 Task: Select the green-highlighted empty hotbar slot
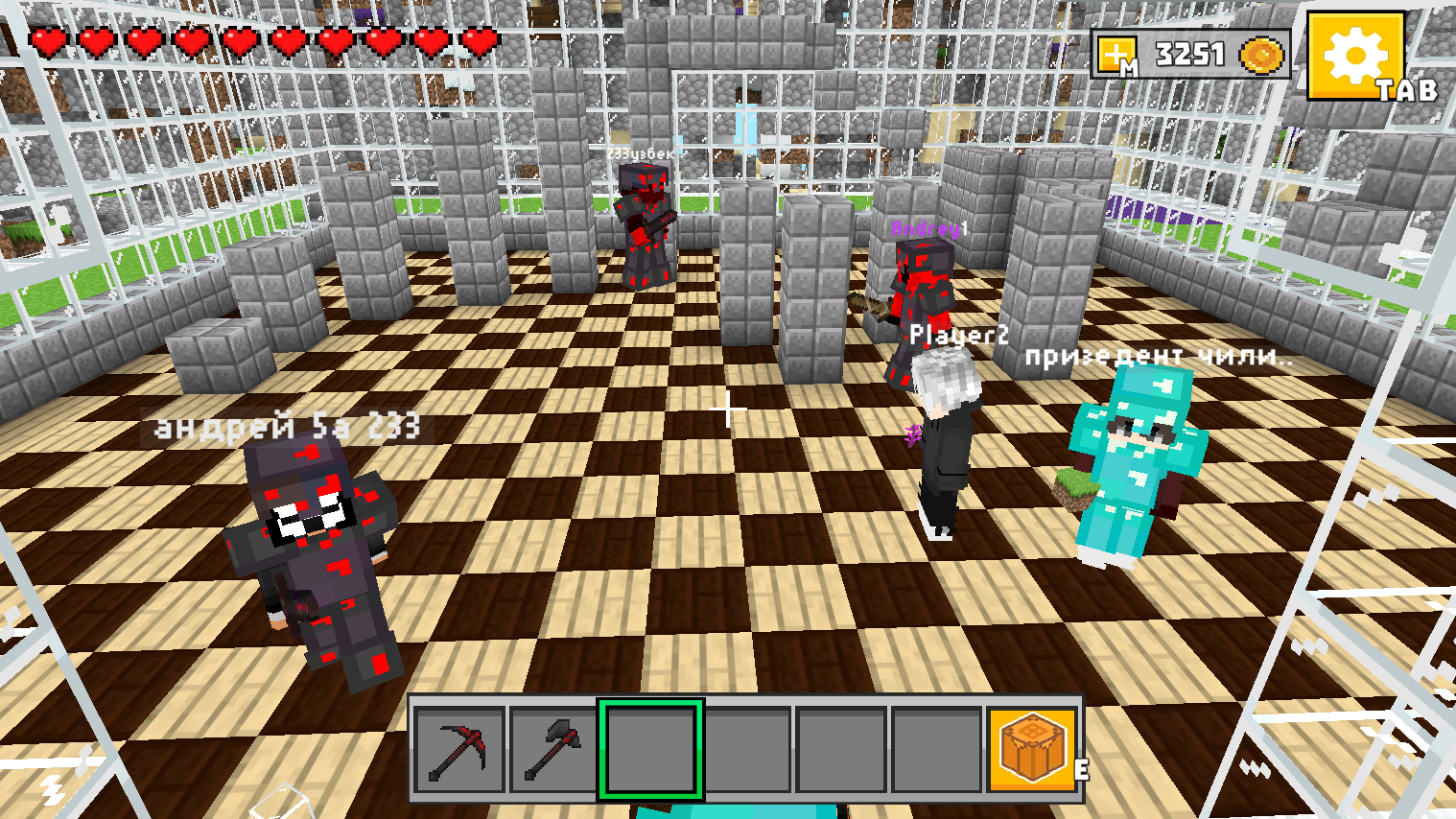[x=651, y=752]
